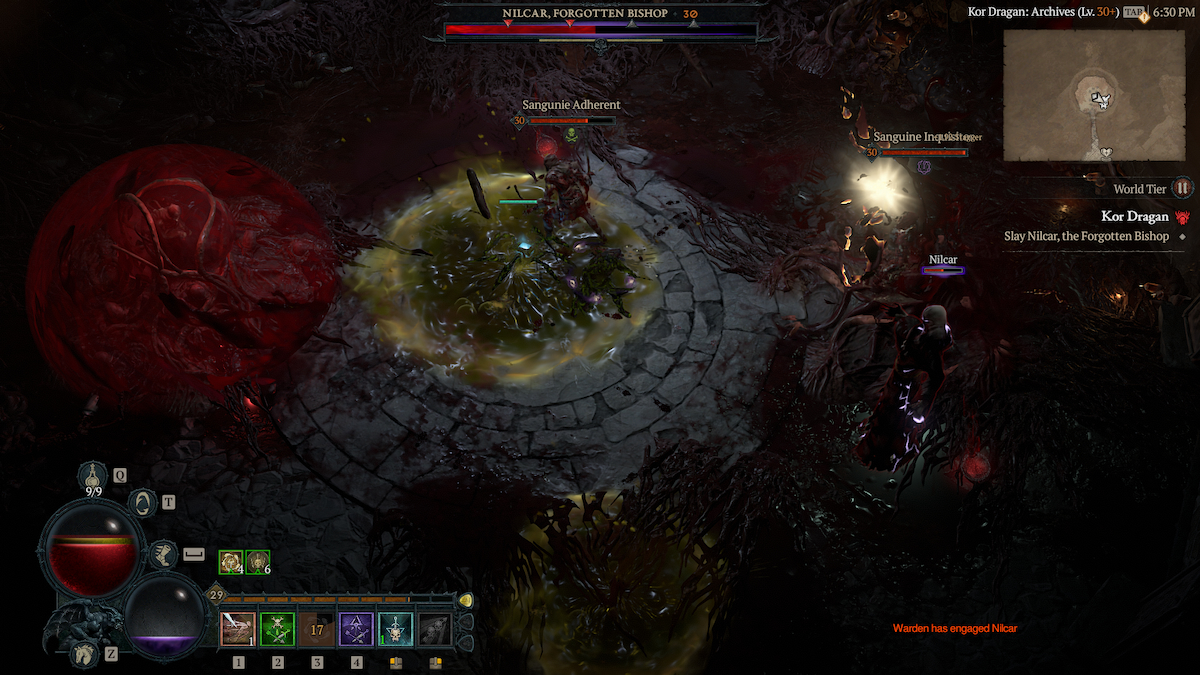
Task: Inspect the first golden skeleton minion buff
Action: [x=231, y=563]
